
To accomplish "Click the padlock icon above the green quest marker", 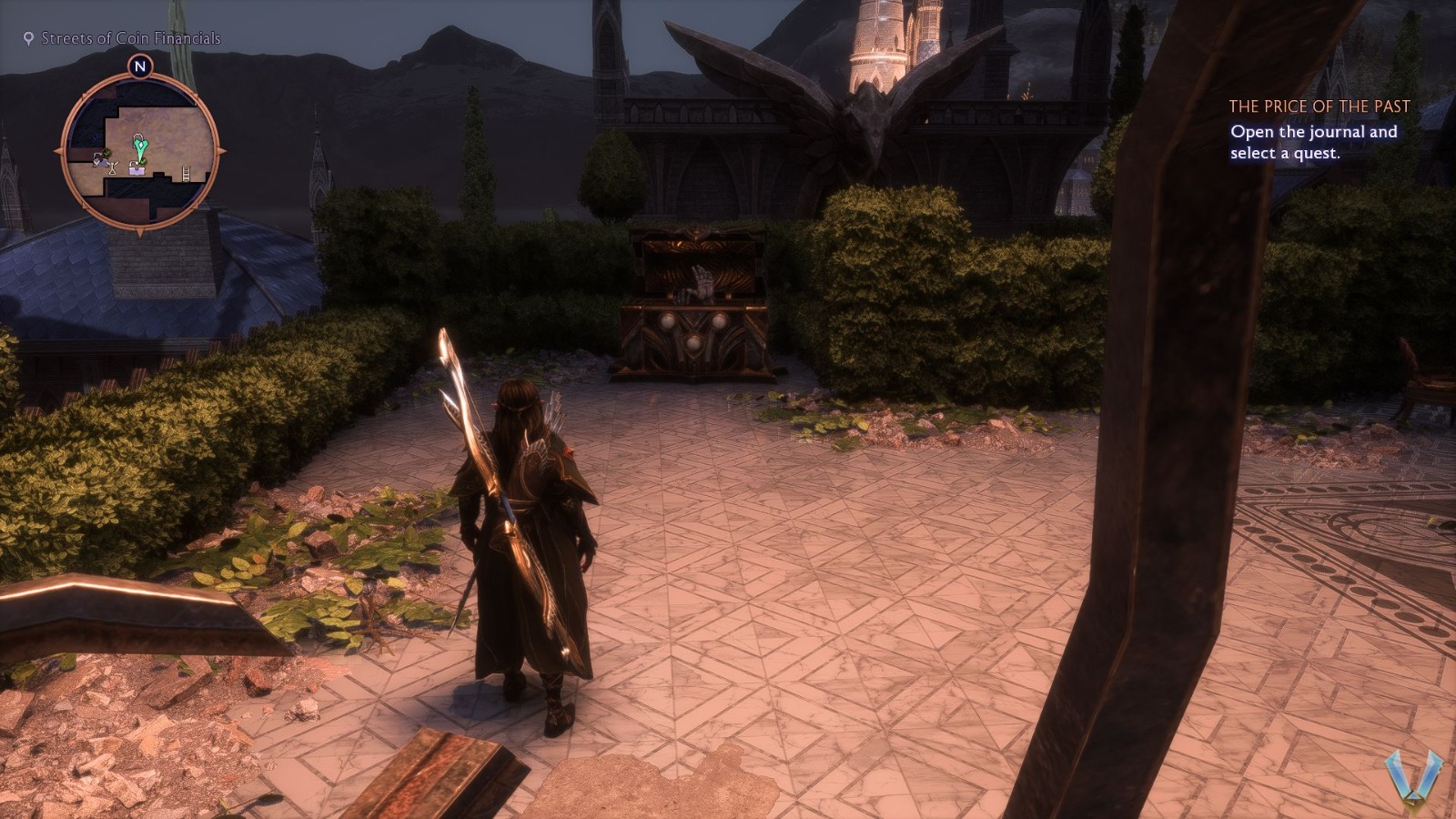I will tap(138, 137).
